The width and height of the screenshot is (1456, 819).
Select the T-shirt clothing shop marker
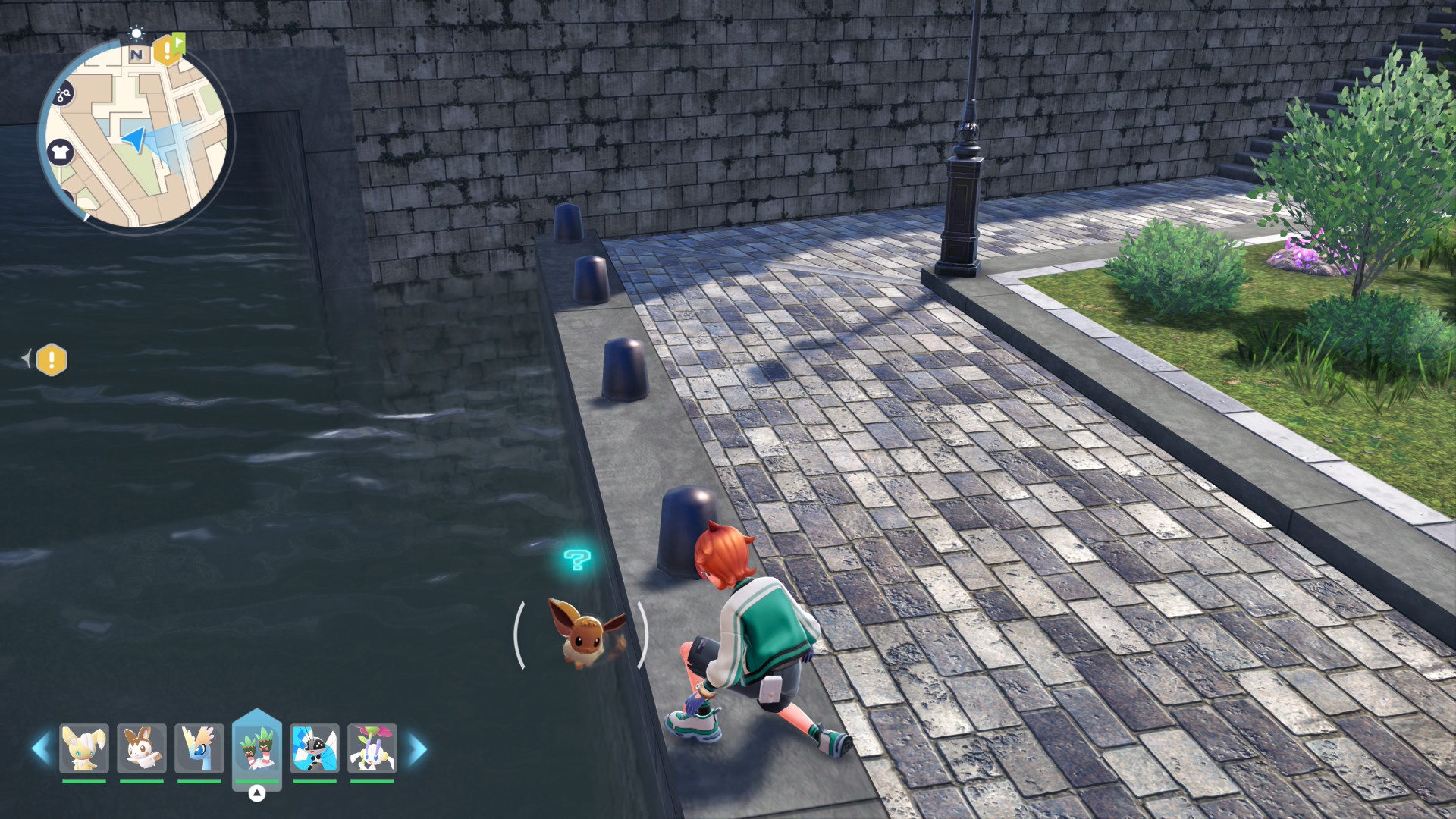click(60, 152)
